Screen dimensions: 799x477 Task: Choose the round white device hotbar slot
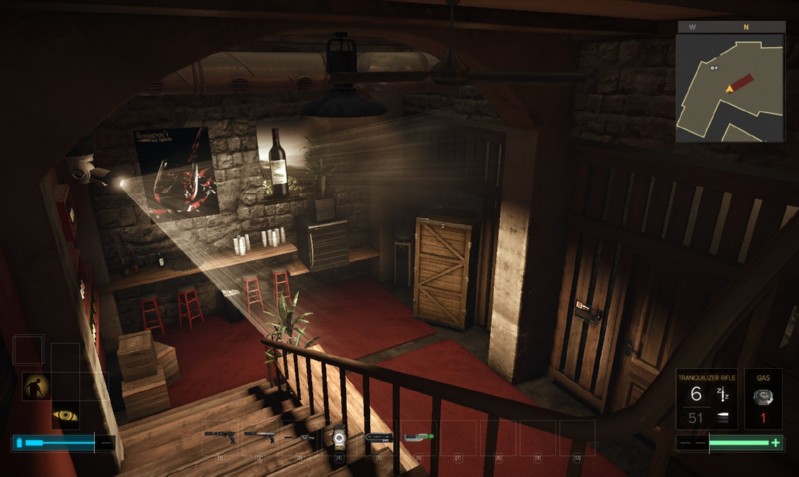[338, 436]
